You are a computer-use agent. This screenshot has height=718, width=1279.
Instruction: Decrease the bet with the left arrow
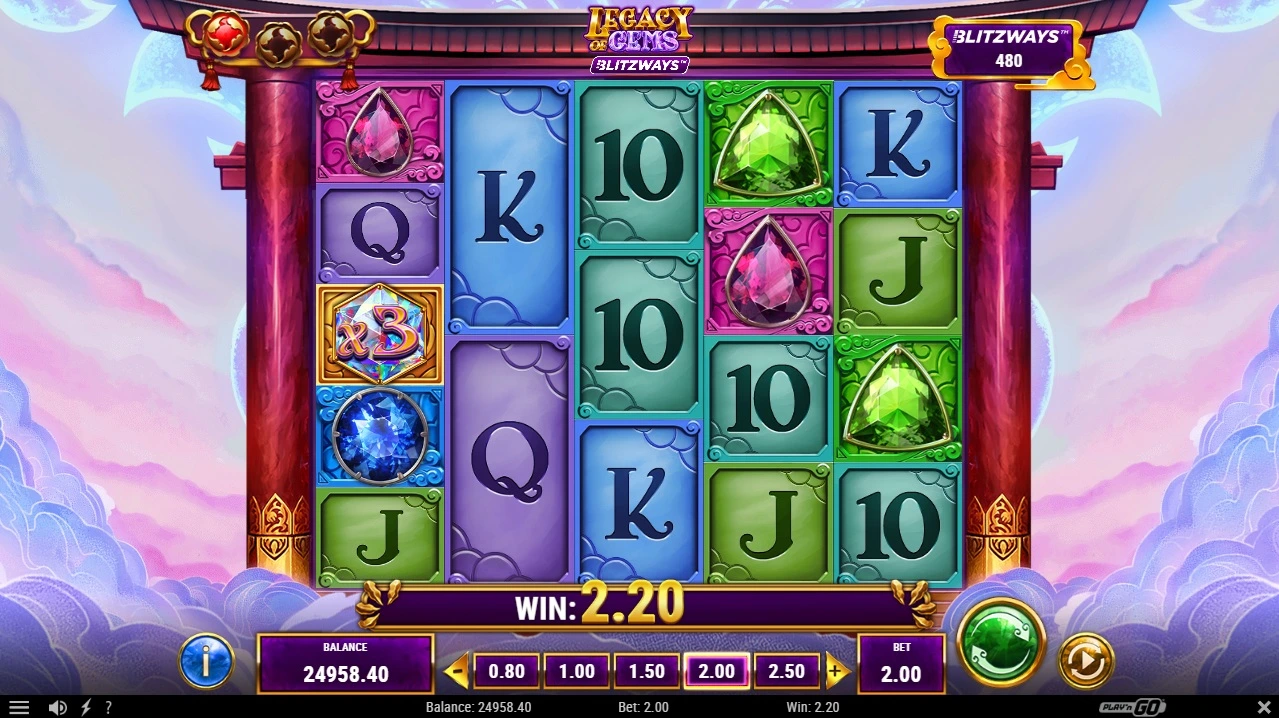456,671
